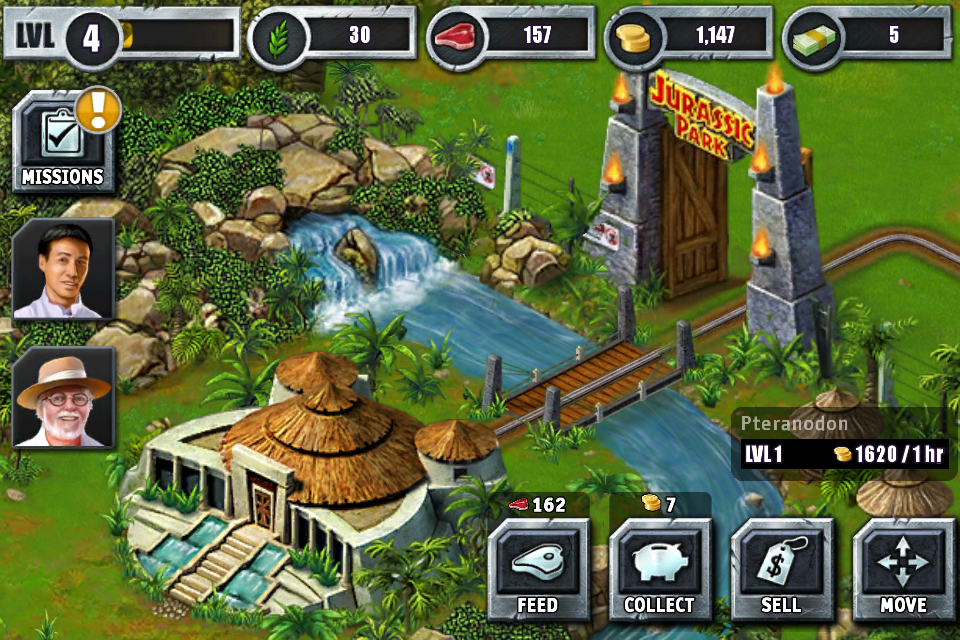This screenshot has width=960, height=640.
Task: Feed the Pteranodon
Action: pos(538,570)
